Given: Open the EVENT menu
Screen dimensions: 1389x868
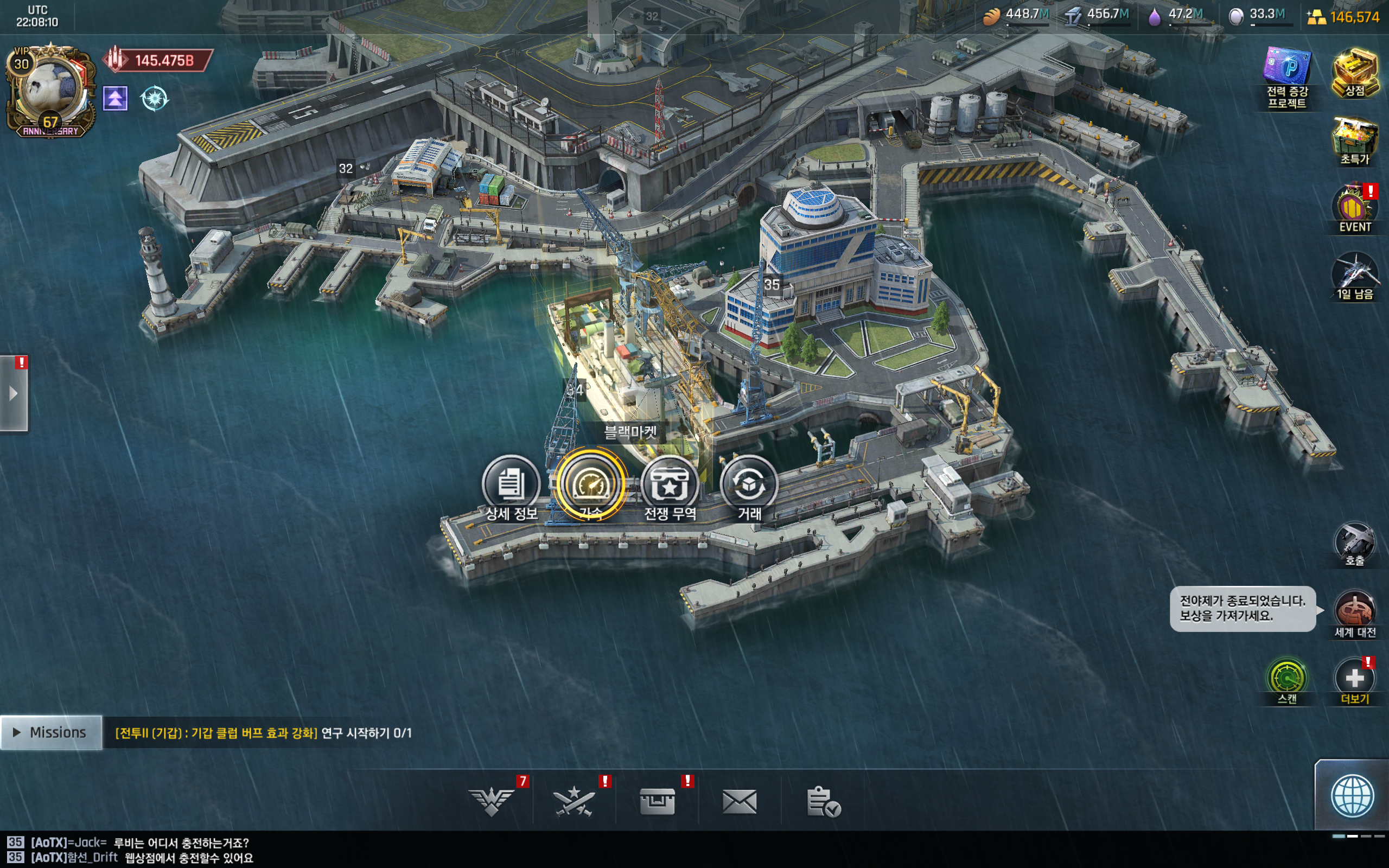Looking at the screenshot, I should point(1355,209).
